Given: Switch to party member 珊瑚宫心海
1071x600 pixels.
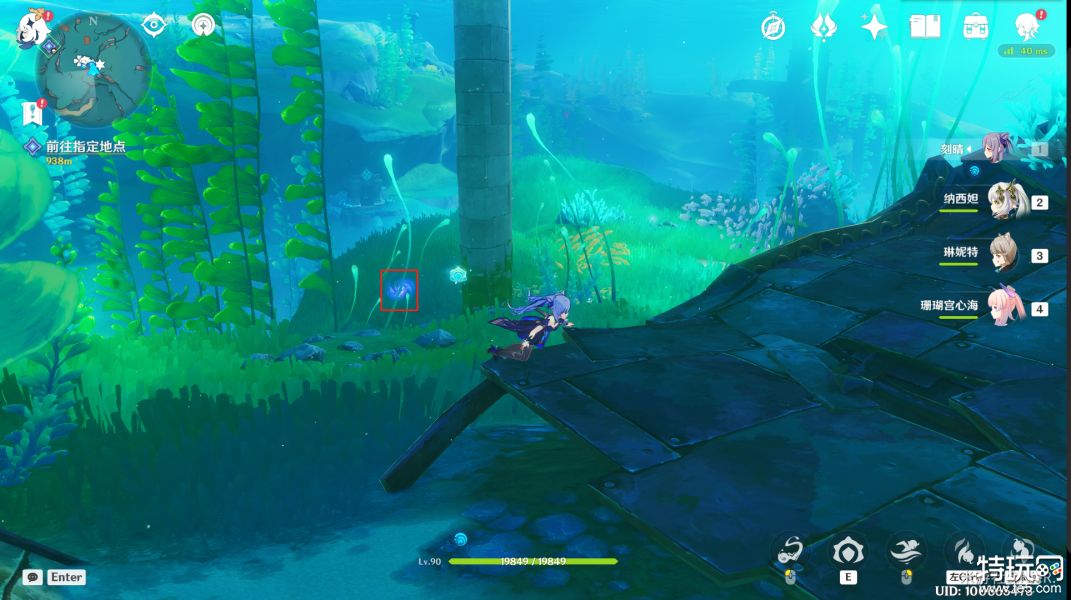Looking at the screenshot, I should [x=1003, y=307].
